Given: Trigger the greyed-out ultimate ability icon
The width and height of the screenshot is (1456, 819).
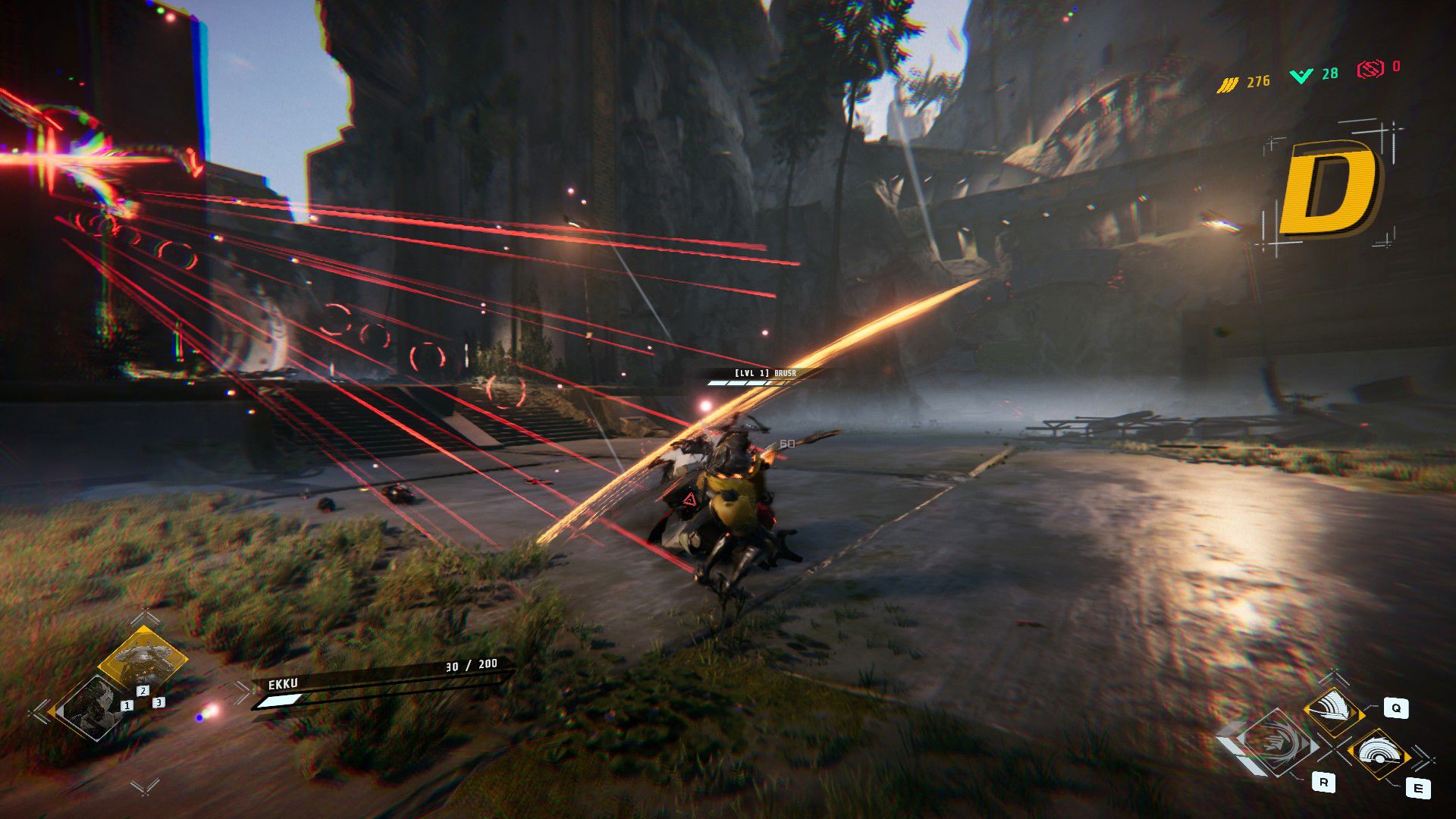Looking at the screenshot, I should pos(1276,743).
